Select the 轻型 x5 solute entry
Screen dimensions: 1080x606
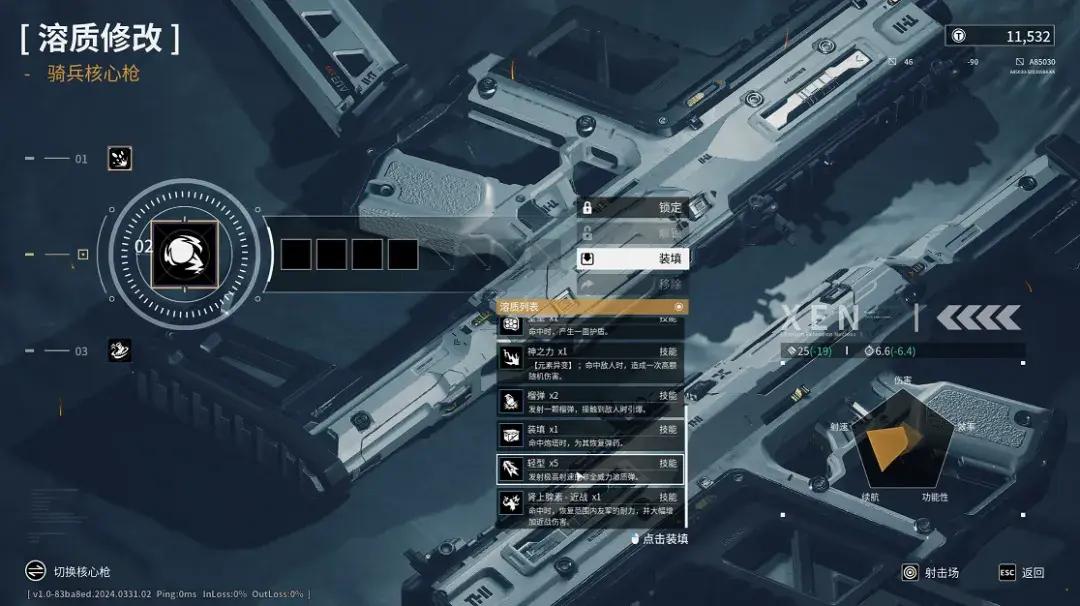(x=590, y=469)
